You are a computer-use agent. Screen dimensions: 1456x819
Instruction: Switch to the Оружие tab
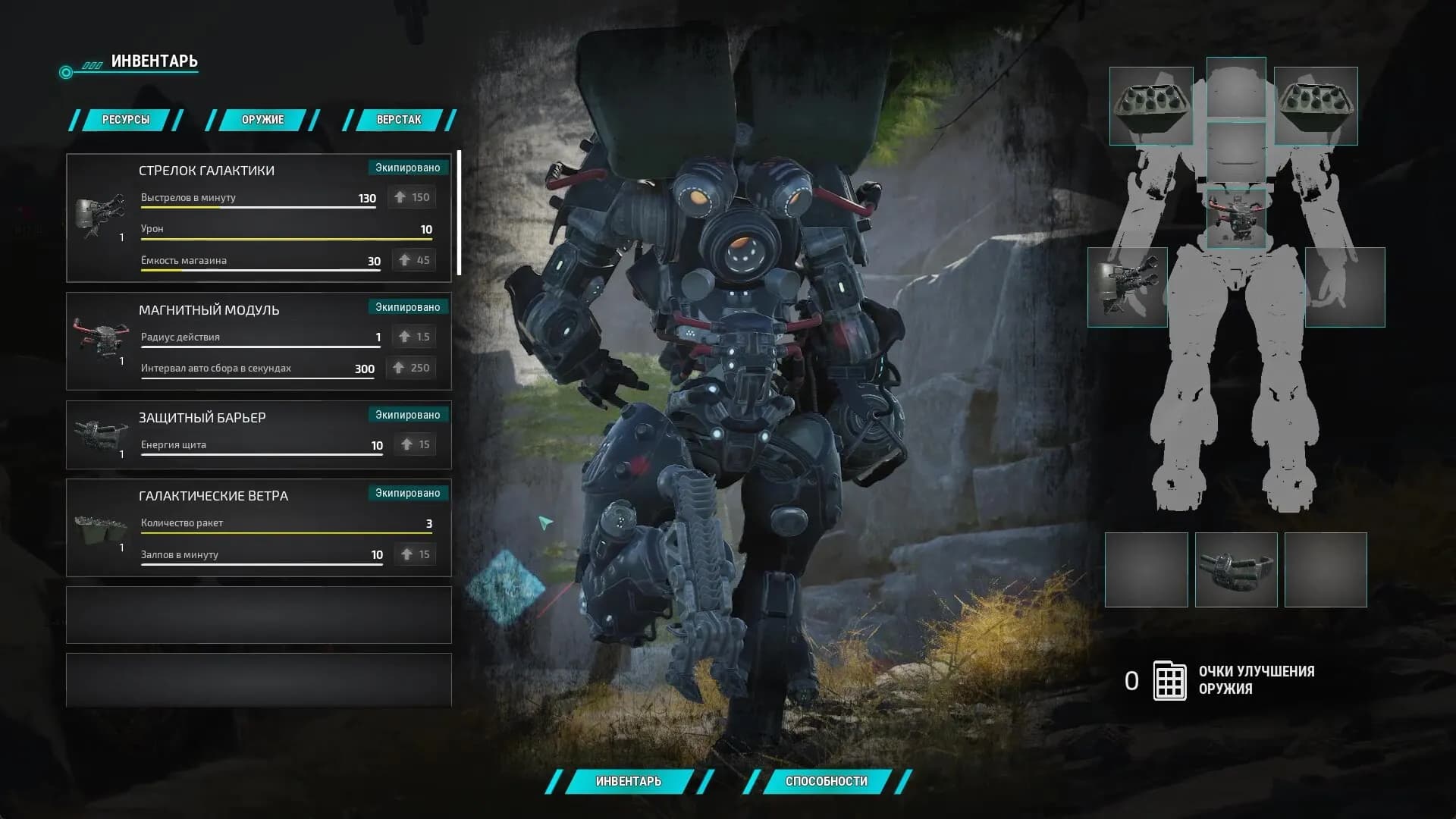[262, 120]
